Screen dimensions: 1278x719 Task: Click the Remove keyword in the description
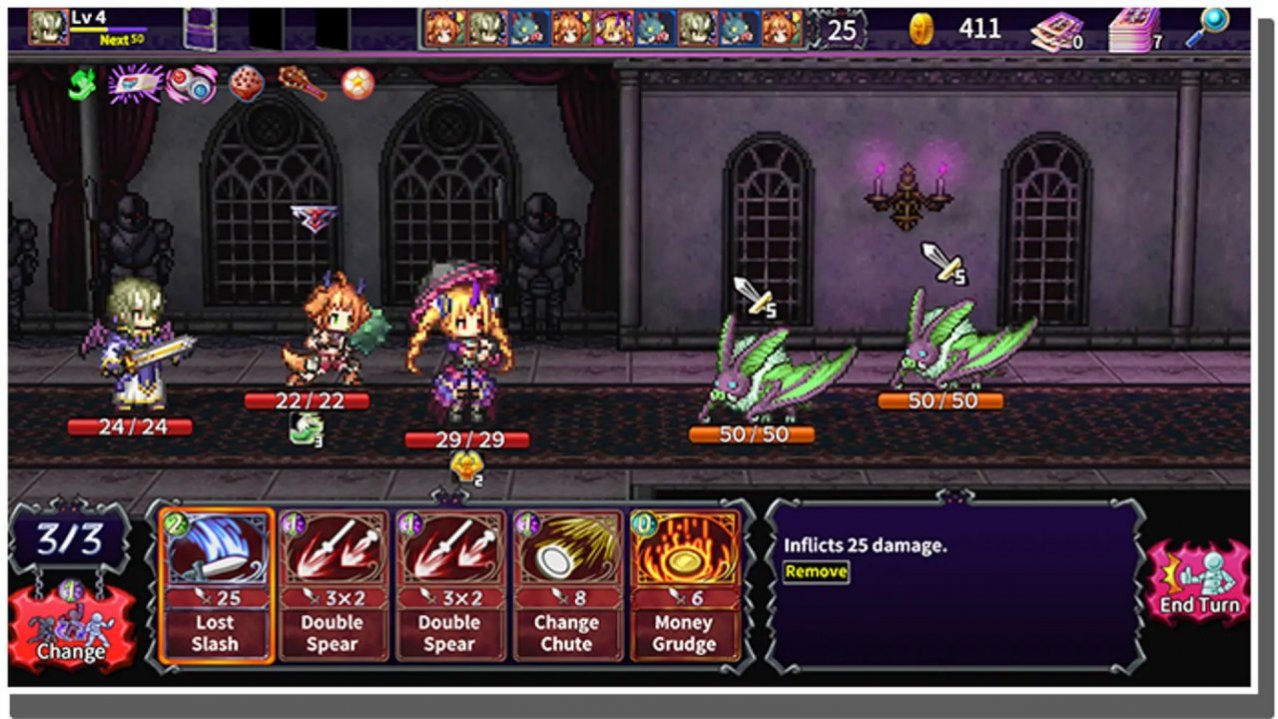point(816,572)
